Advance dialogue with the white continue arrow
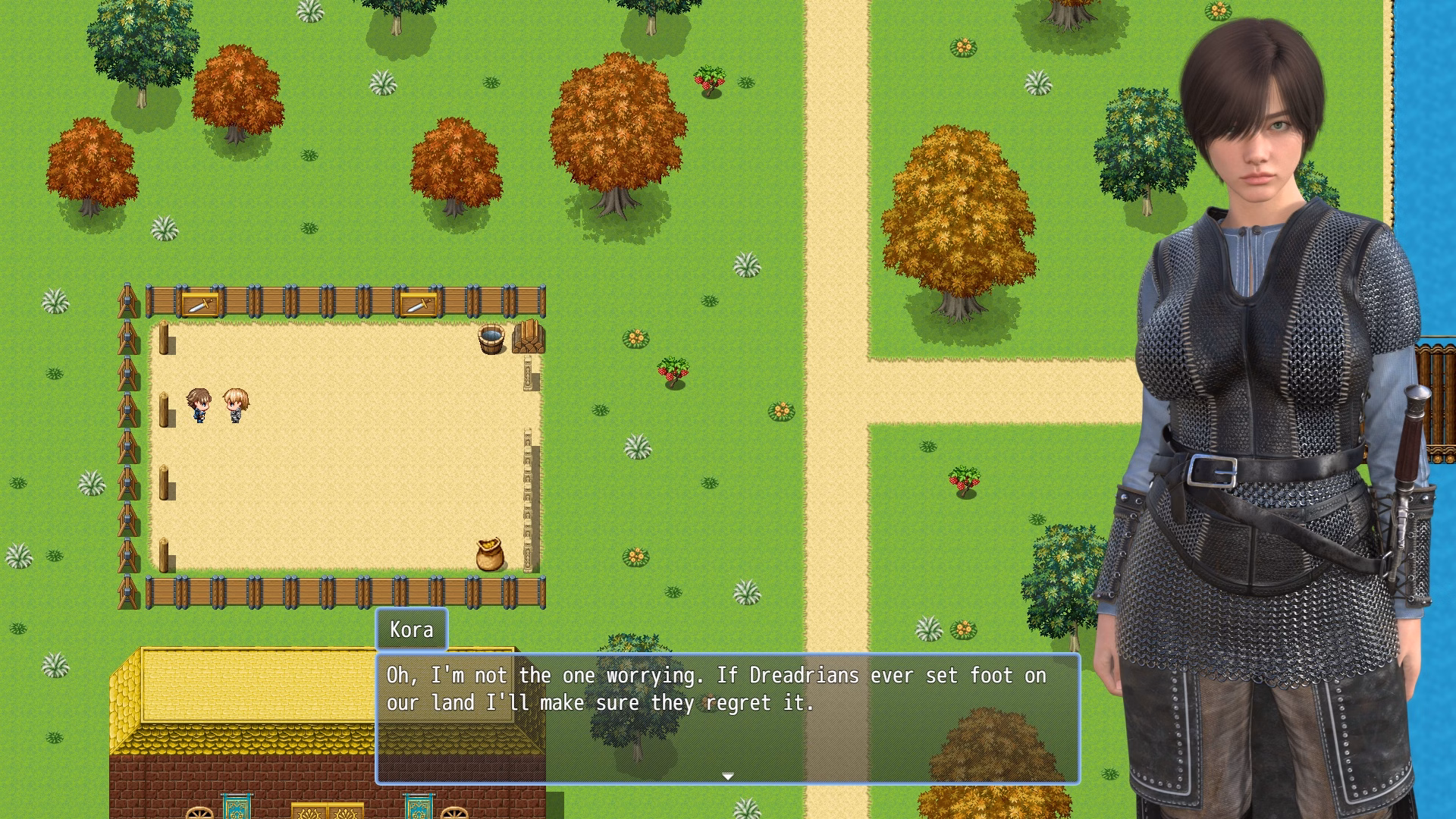1456x819 pixels. (728, 776)
